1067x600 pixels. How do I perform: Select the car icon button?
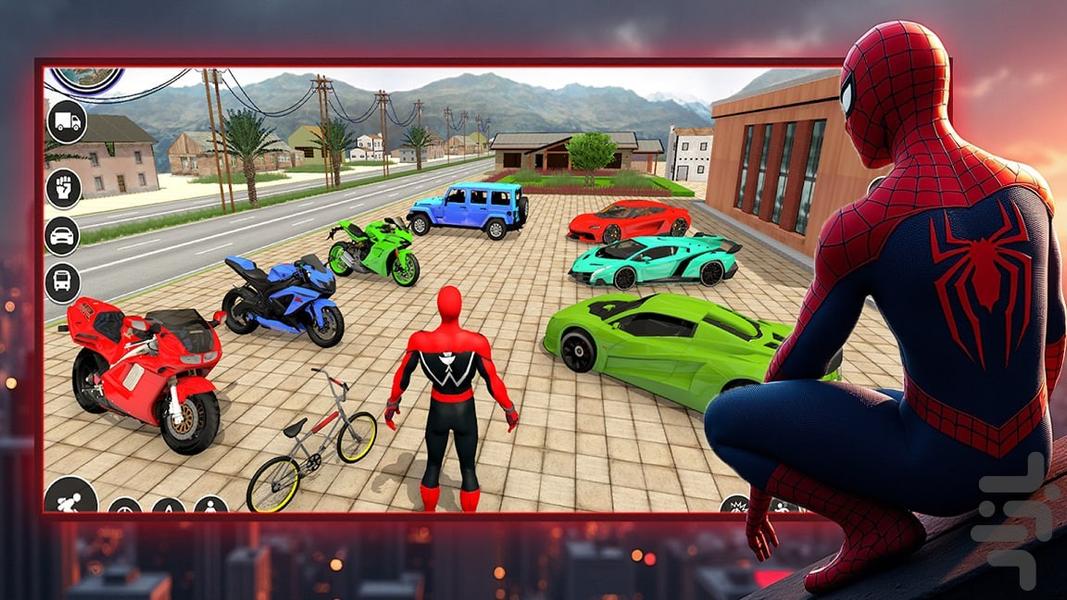[63, 236]
